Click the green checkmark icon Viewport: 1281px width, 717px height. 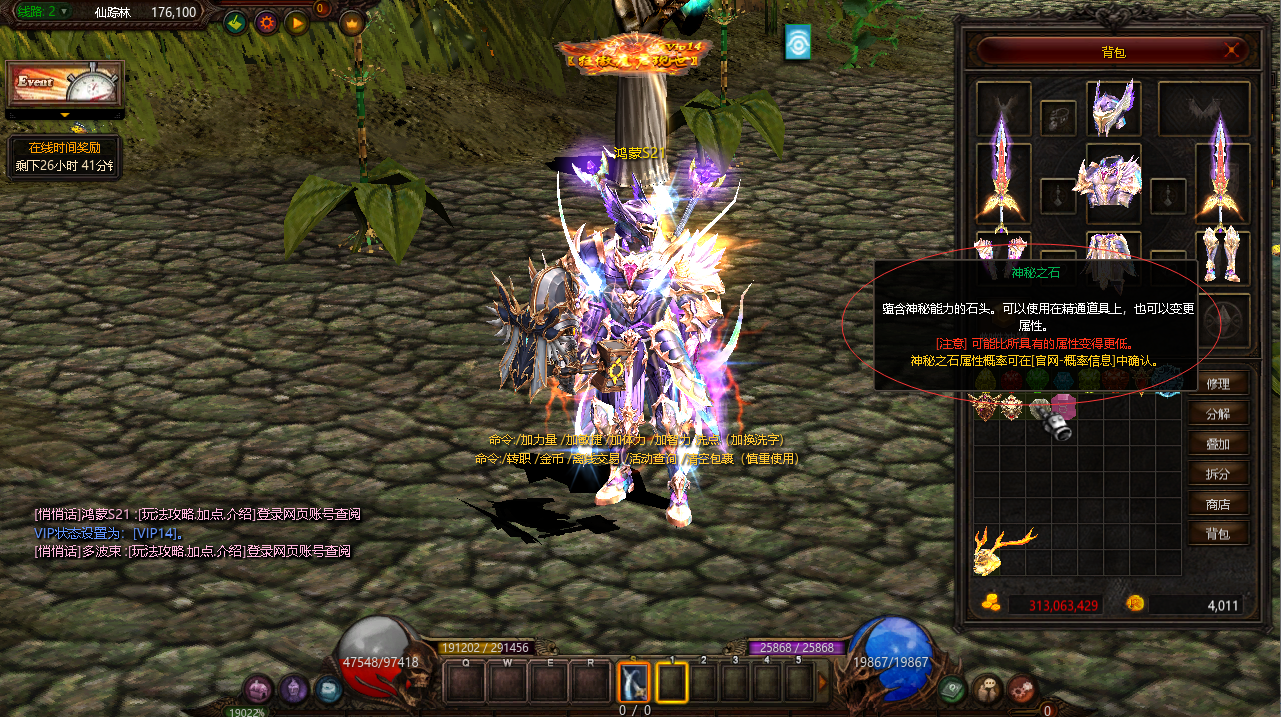235,22
